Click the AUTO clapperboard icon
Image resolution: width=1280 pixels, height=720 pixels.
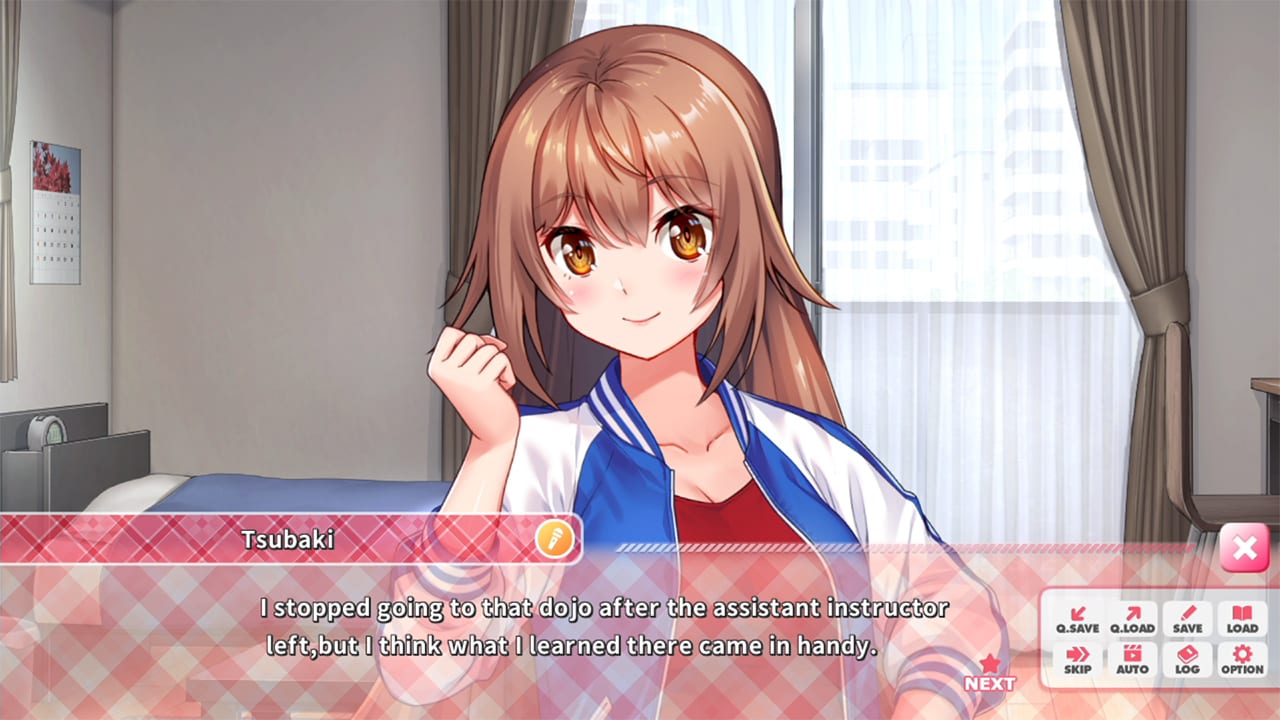click(x=1131, y=660)
